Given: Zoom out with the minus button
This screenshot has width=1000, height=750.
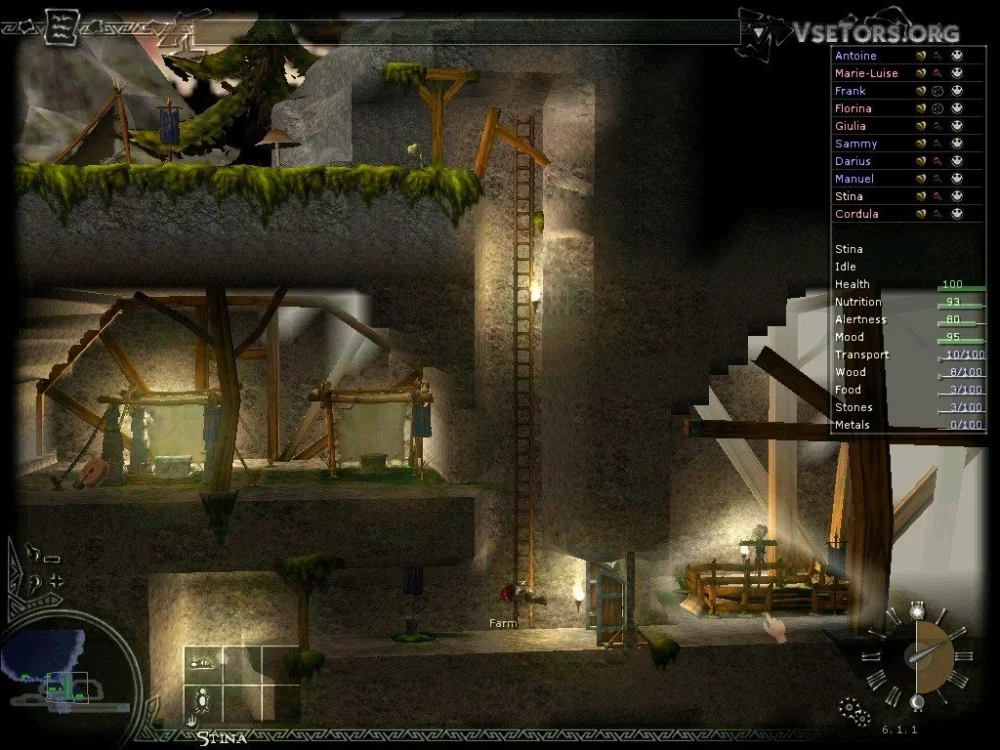Looking at the screenshot, I should (x=51, y=559).
